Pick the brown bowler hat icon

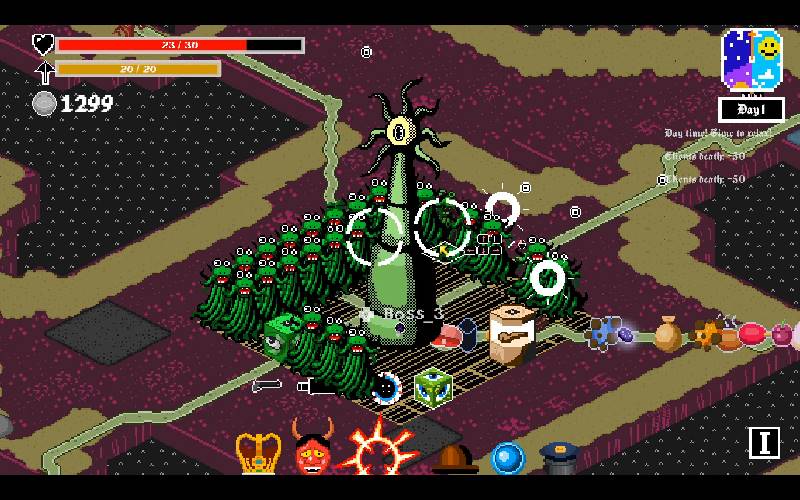(452, 459)
